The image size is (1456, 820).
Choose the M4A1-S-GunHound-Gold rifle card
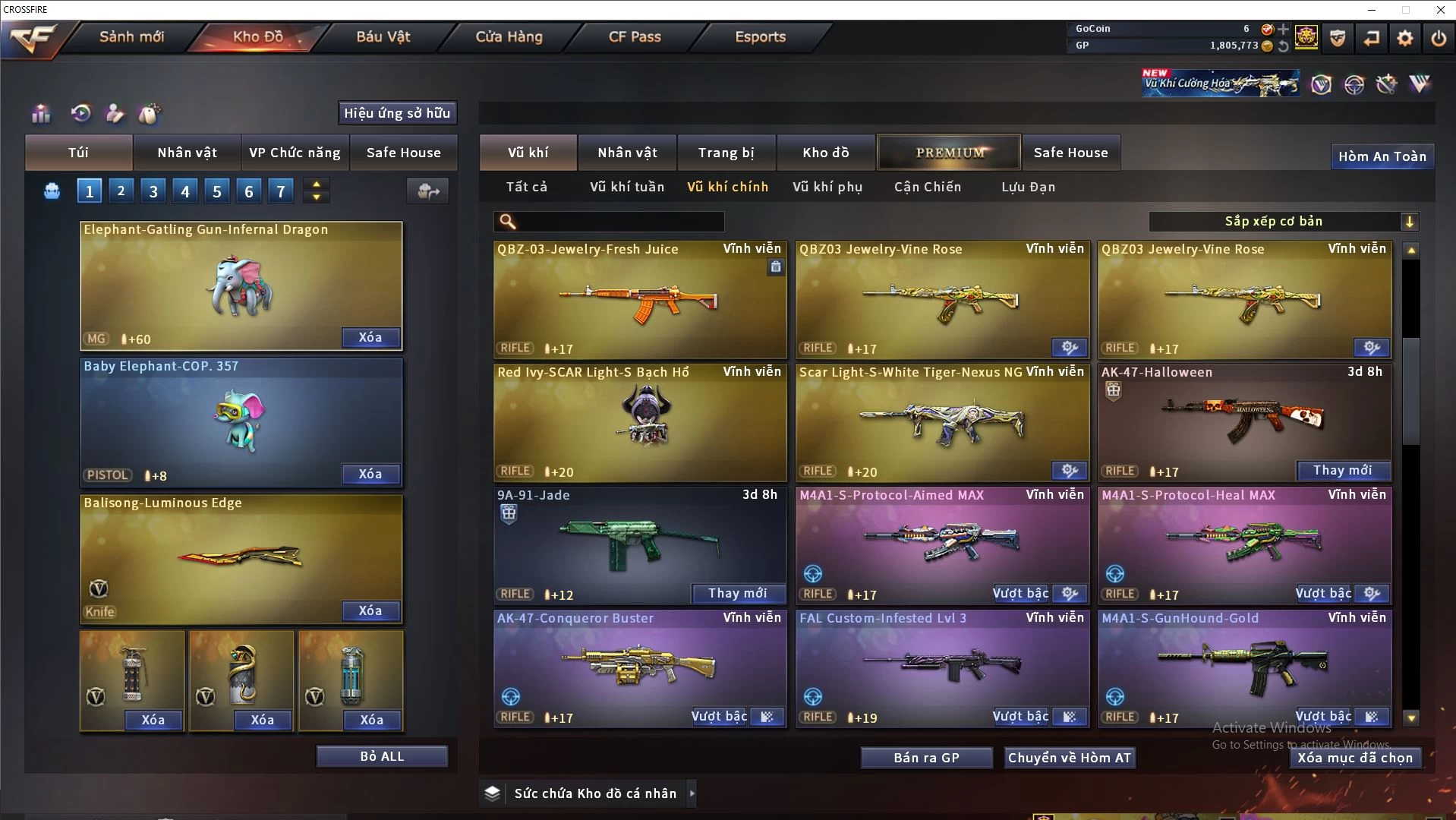coord(1244,668)
